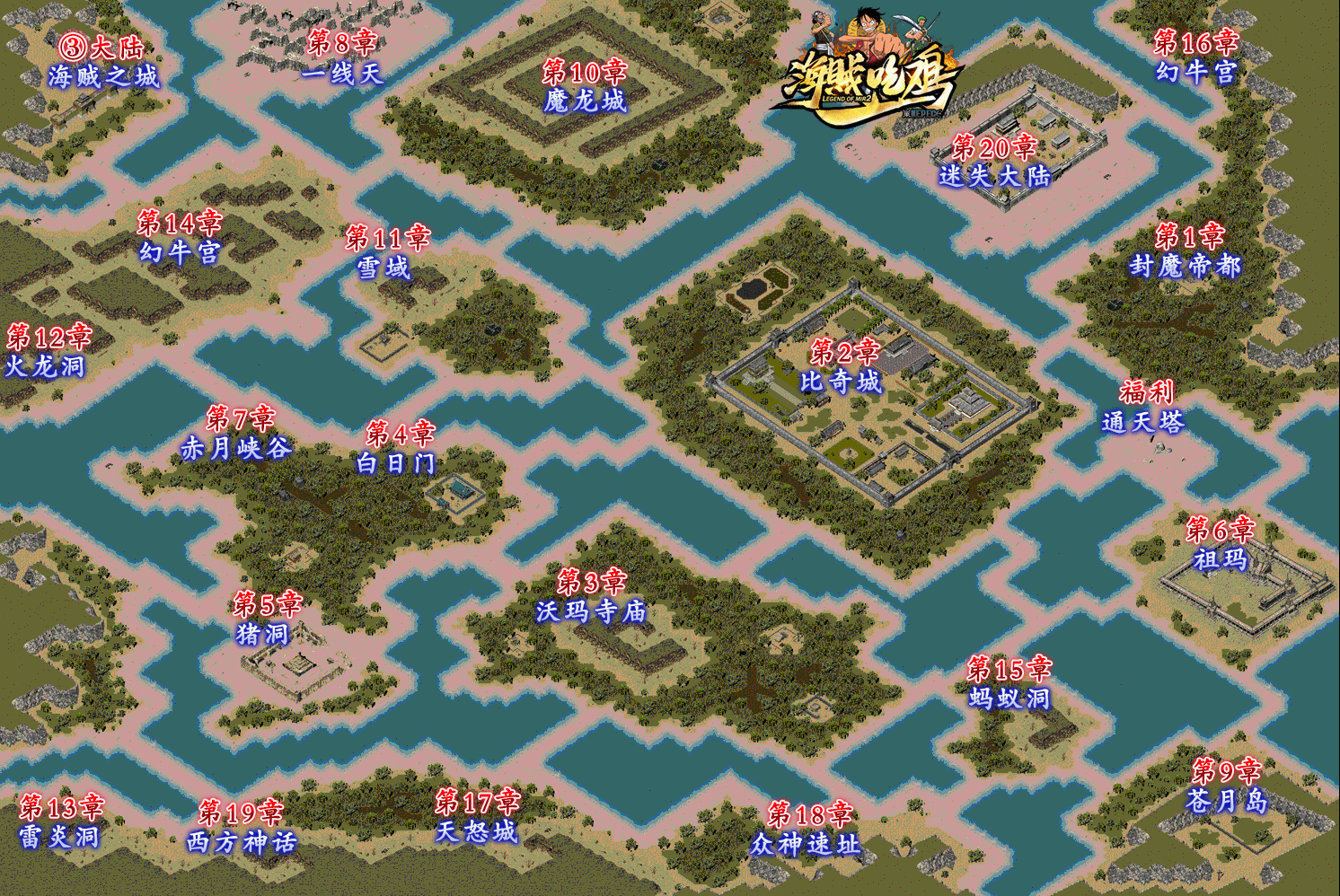This screenshot has width=1340, height=896.
Task: Choose the 第16章 幻牛宫 destination
Action: coord(1196,57)
